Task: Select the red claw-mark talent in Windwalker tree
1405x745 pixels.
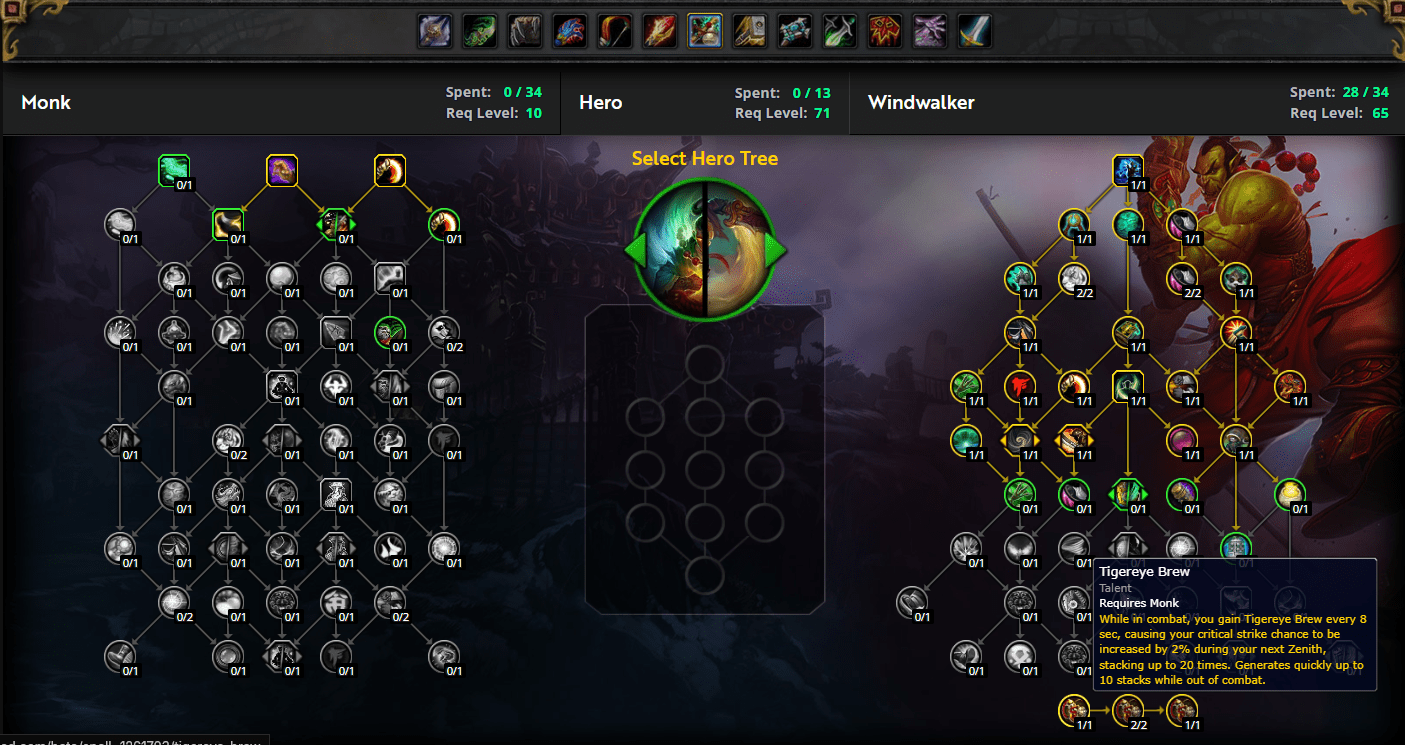Action: coord(1019,385)
